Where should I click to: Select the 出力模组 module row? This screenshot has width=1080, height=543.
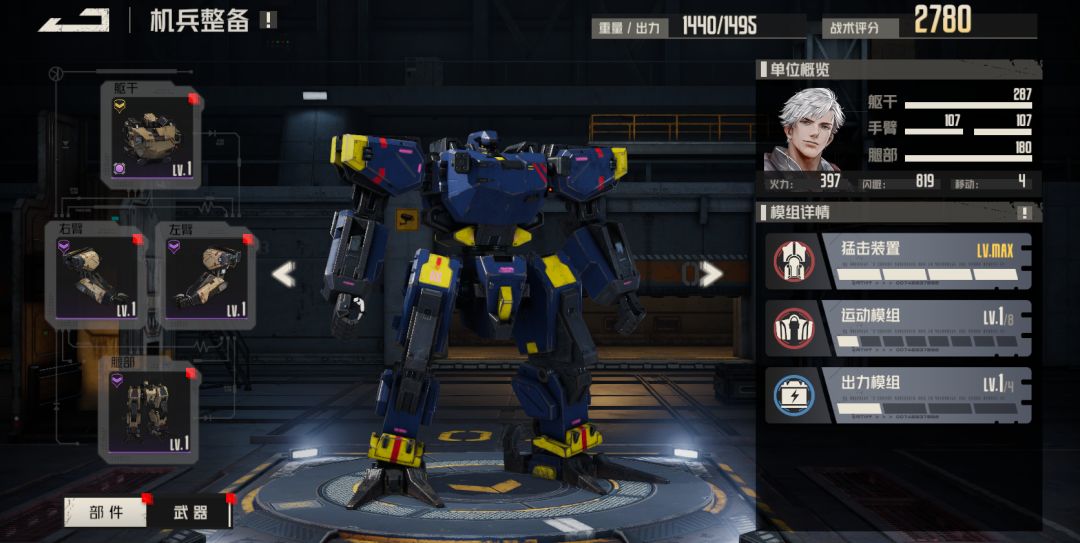pos(899,395)
